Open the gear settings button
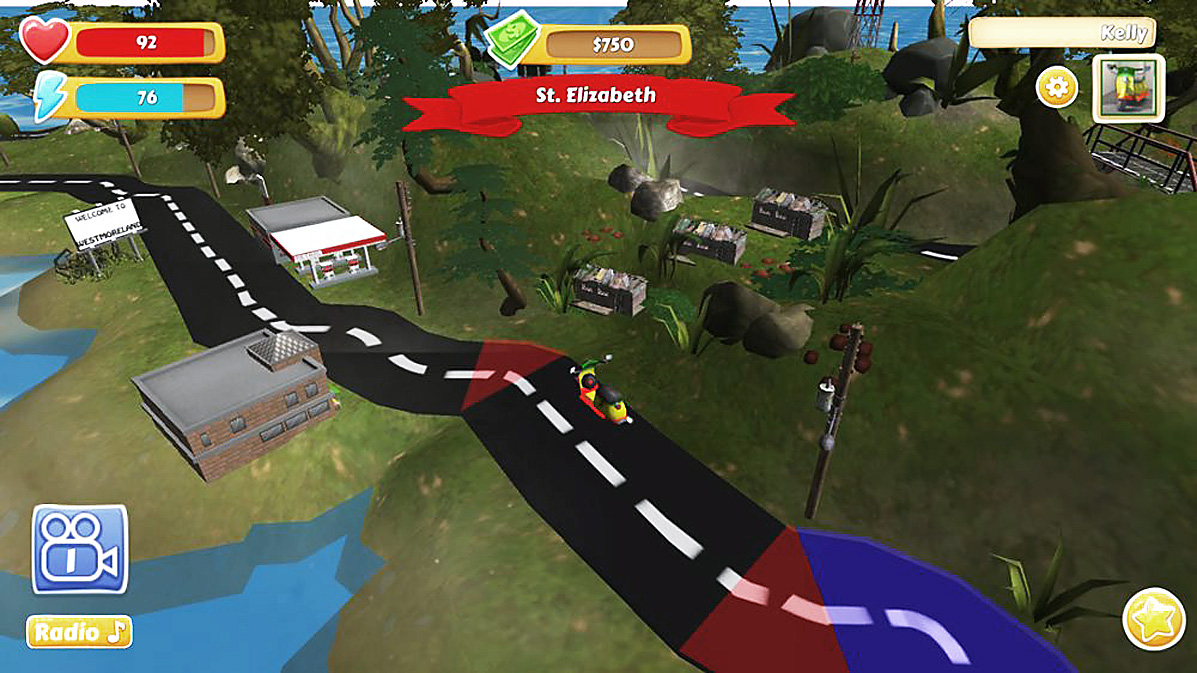 1057,89
